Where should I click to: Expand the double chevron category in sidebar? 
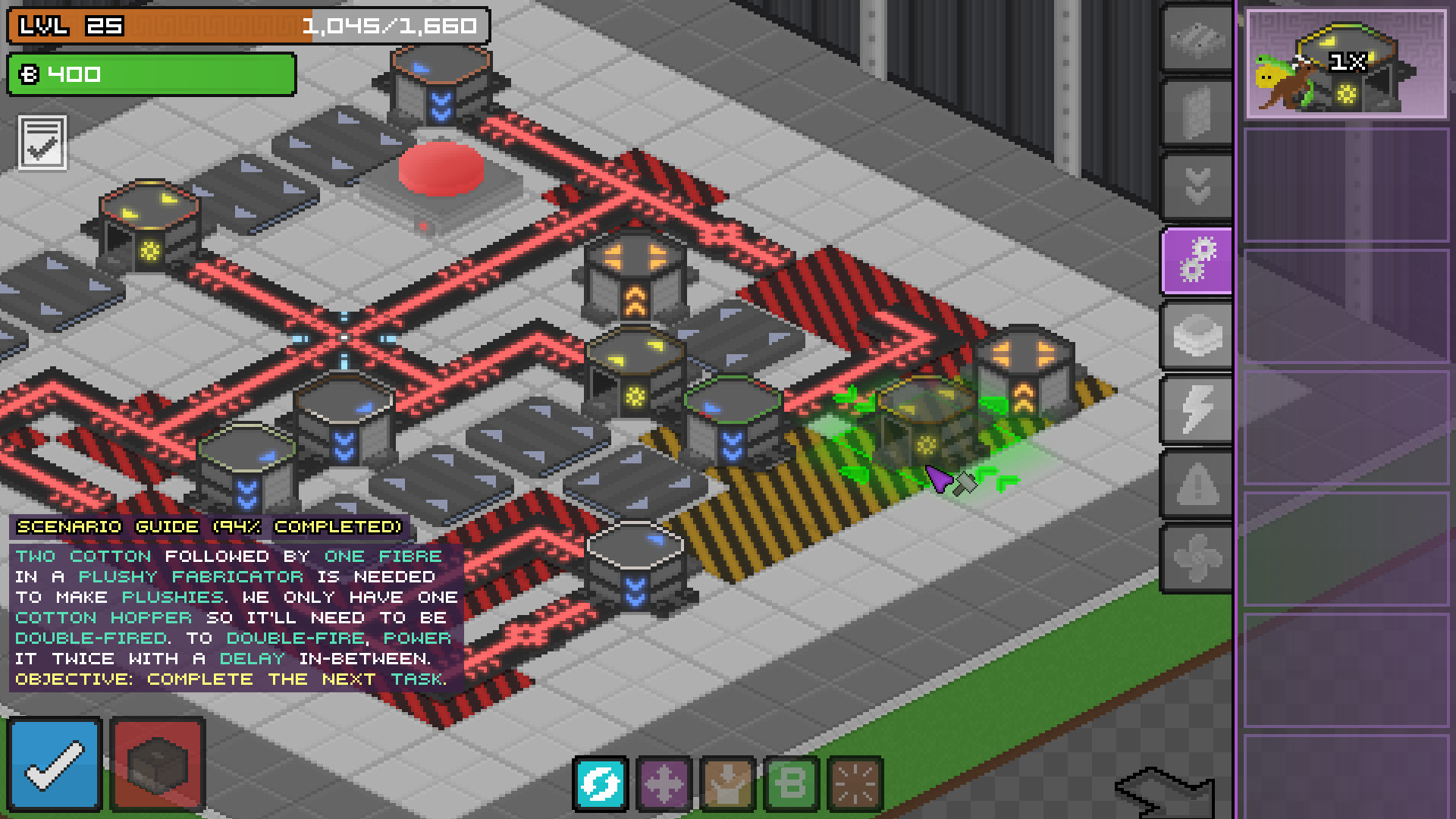(x=1197, y=182)
